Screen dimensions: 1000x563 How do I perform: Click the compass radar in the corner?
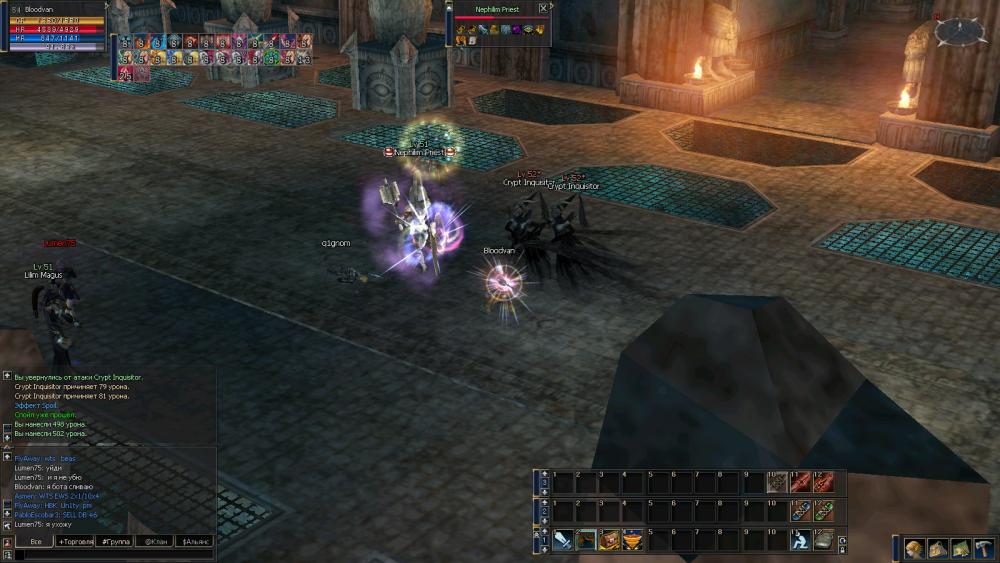[x=960, y=31]
